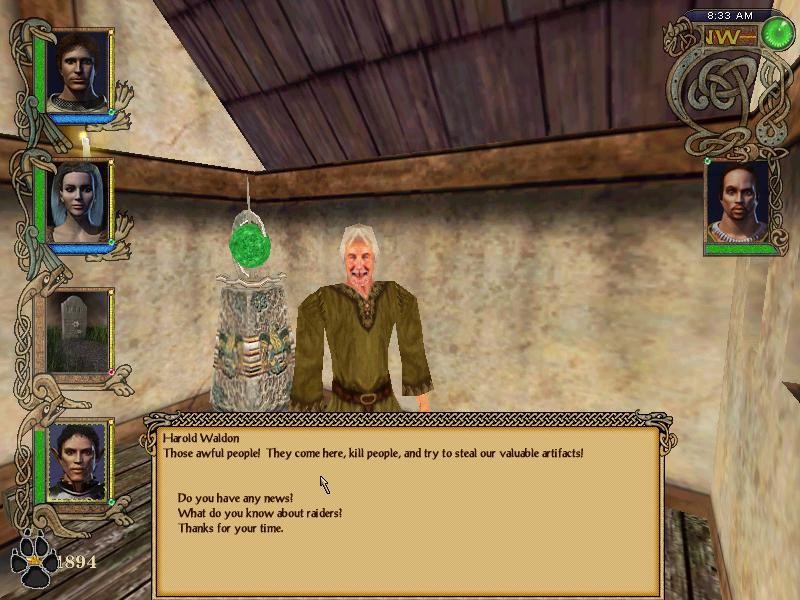Click the bald companion portrait on the right

(738, 207)
